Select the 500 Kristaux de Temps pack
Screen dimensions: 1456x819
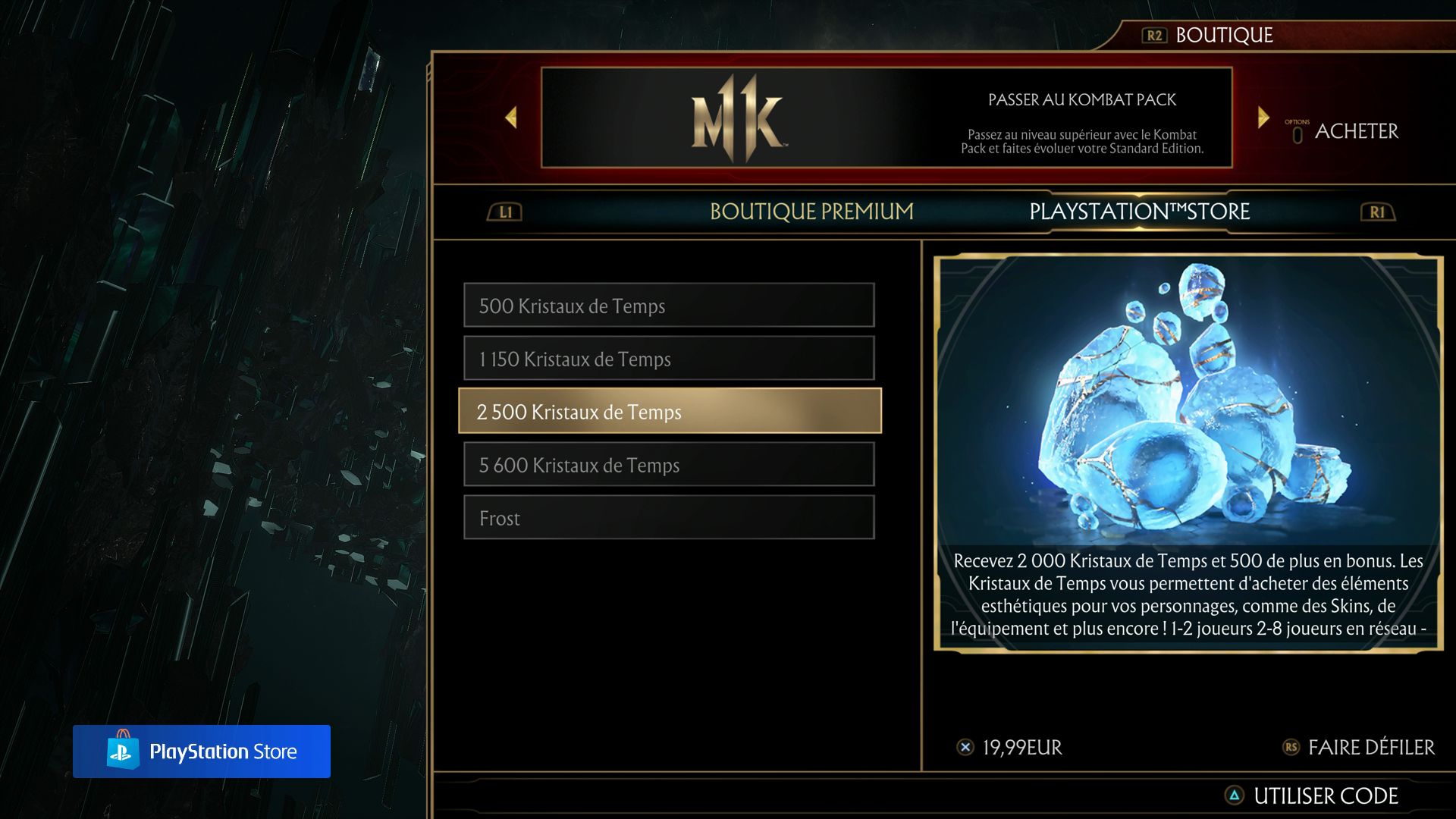[x=667, y=306]
